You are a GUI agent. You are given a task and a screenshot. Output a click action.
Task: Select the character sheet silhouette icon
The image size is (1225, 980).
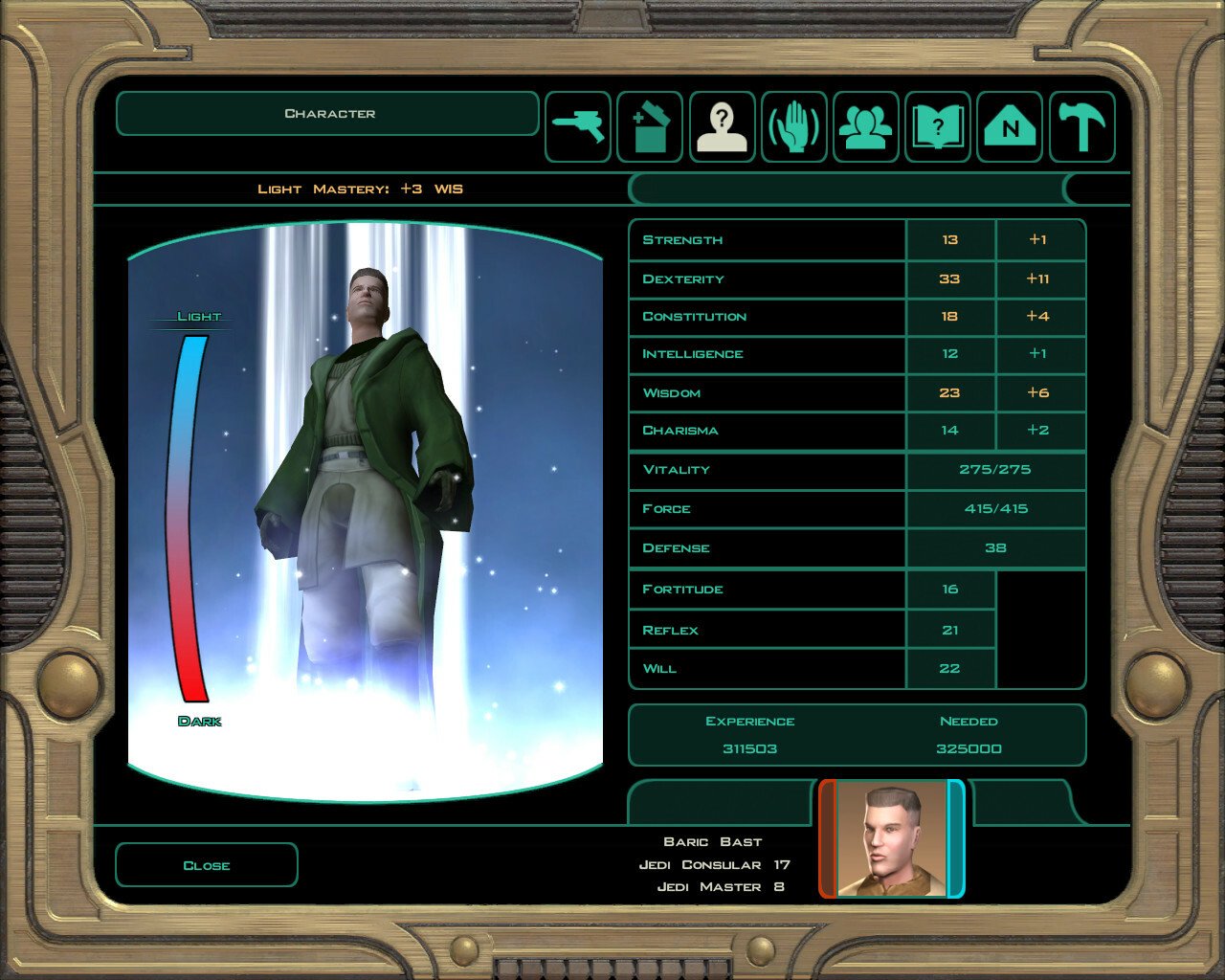tap(722, 127)
